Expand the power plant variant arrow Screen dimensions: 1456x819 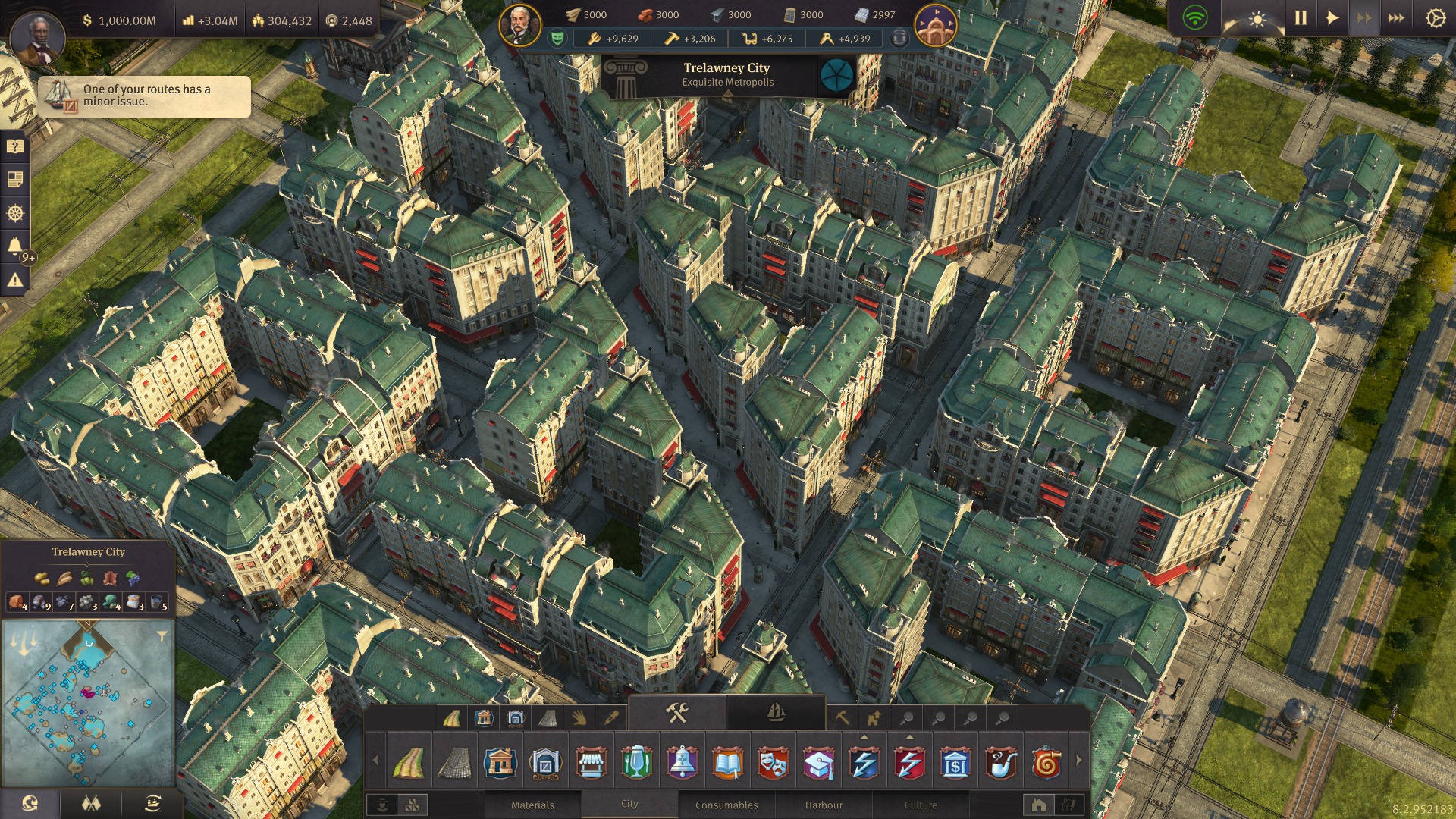pos(864,737)
